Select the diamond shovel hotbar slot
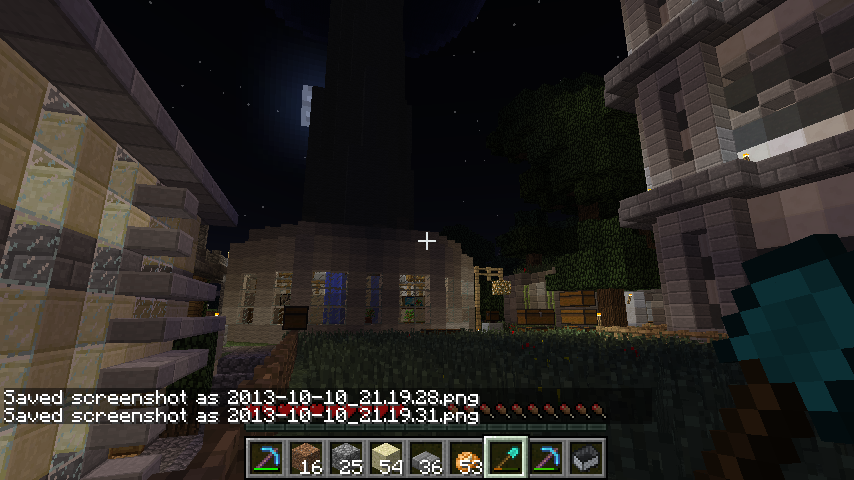Screen dimensions: 854x480 click(506, 457)
